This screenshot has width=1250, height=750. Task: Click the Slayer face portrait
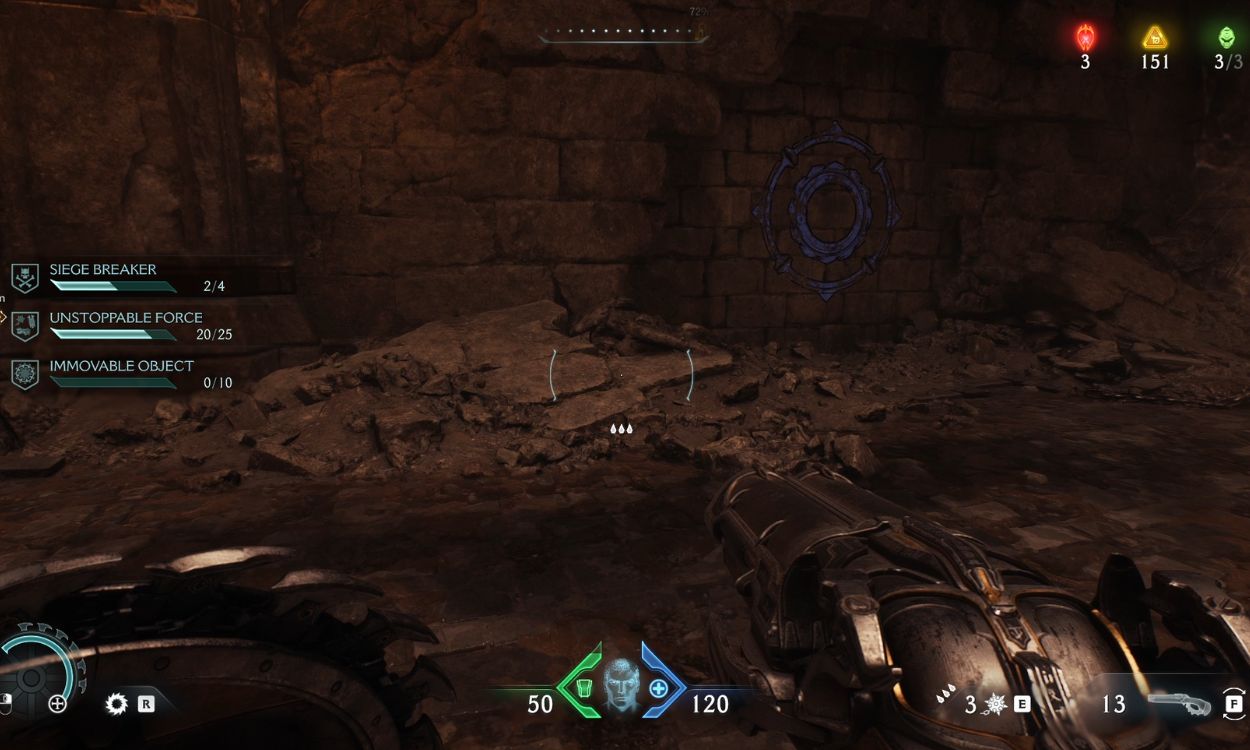coord(620,686)
